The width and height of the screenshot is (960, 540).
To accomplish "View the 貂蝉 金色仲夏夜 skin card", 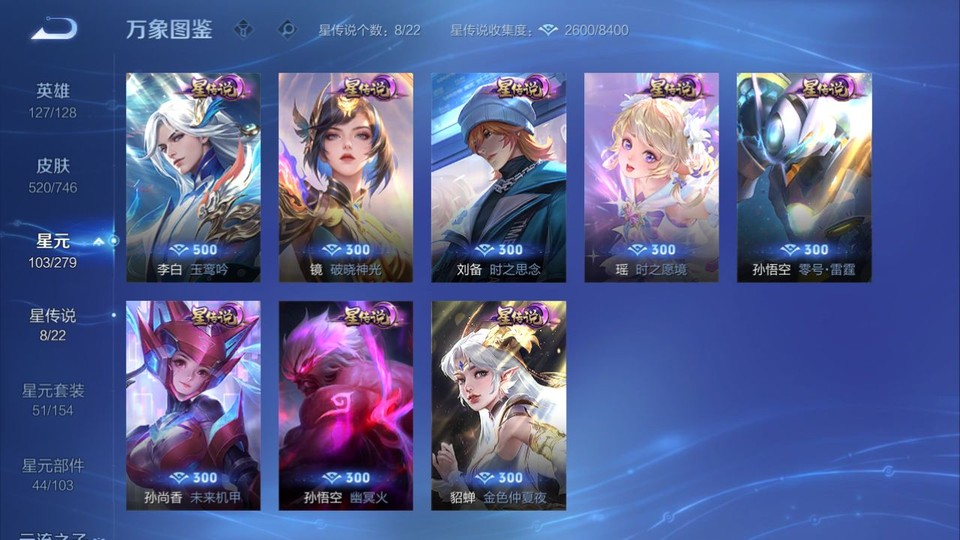I will [x=498, y=405].
